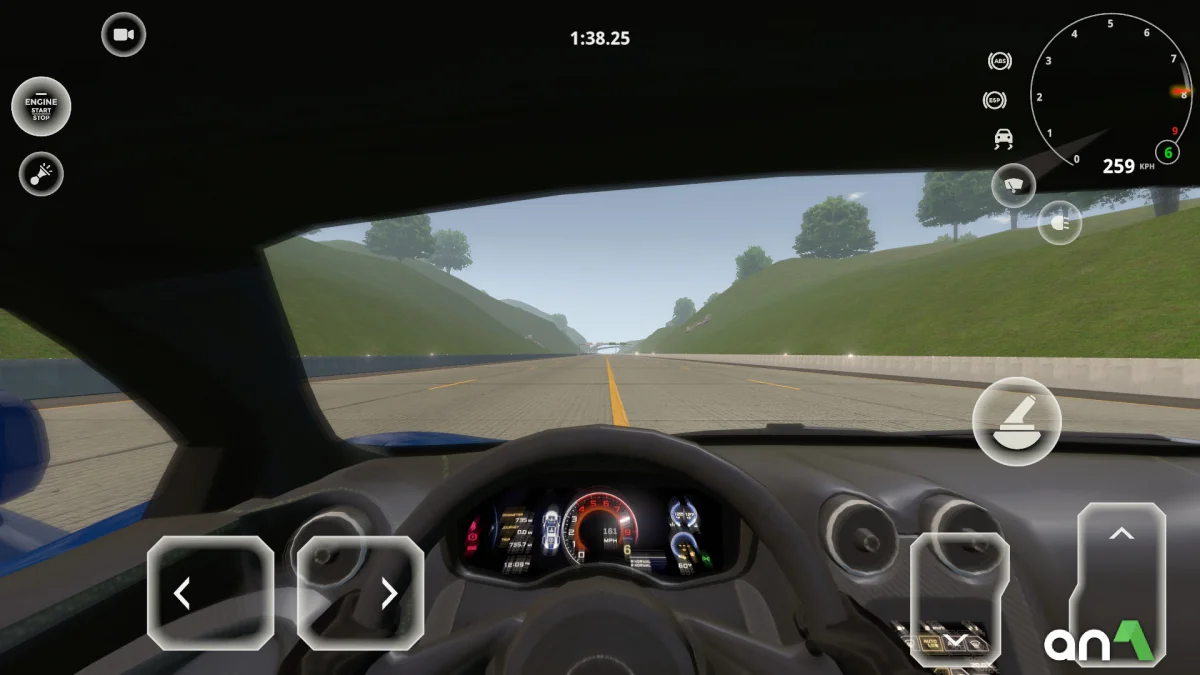Viewport: 1200px width, 675px height.
Task: Apply the brake pedal down arrow
Action: [x=959, y=598]
